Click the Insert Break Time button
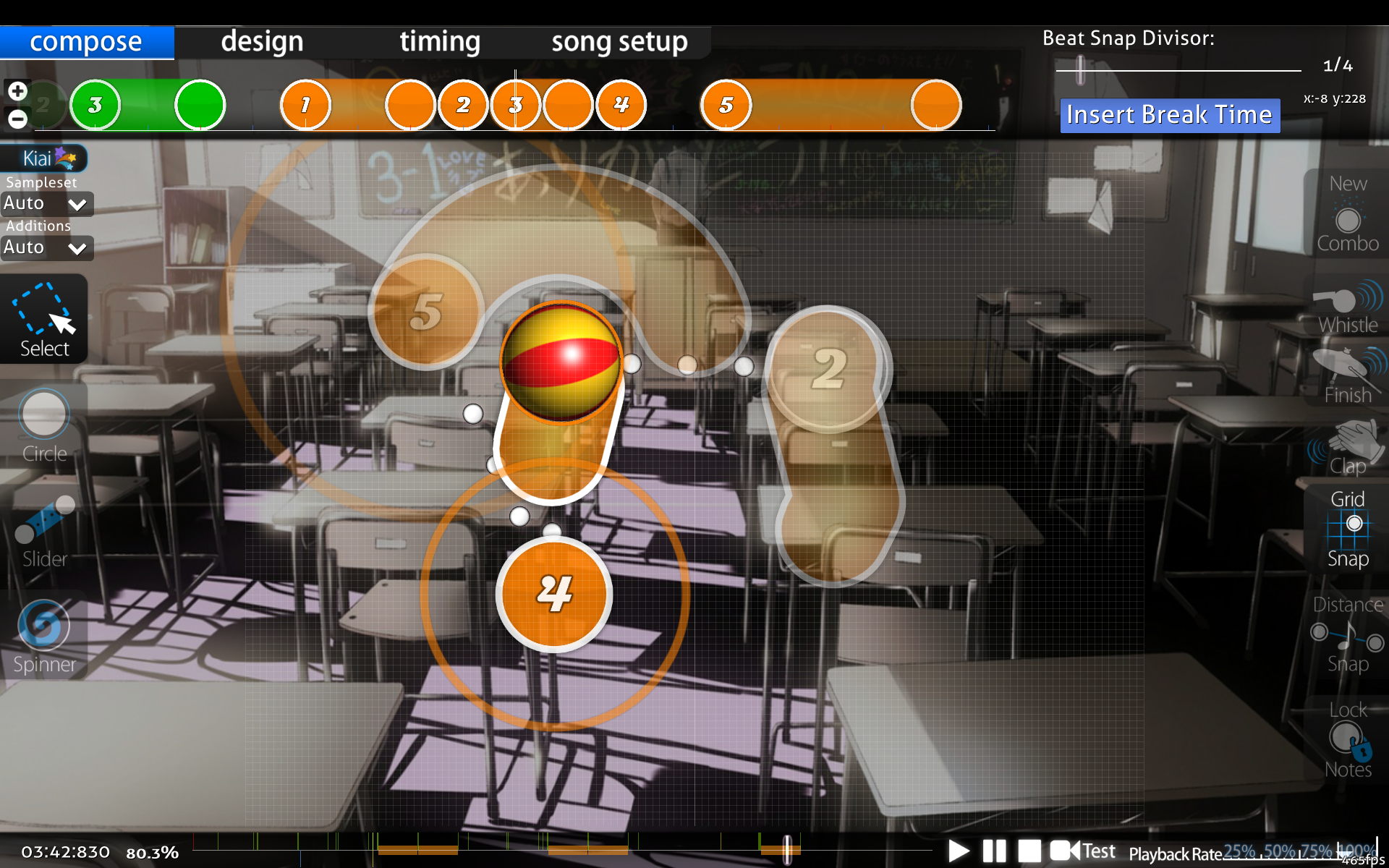The width and height of the screenshot is (1389, 868). (x=1169, y=115)
